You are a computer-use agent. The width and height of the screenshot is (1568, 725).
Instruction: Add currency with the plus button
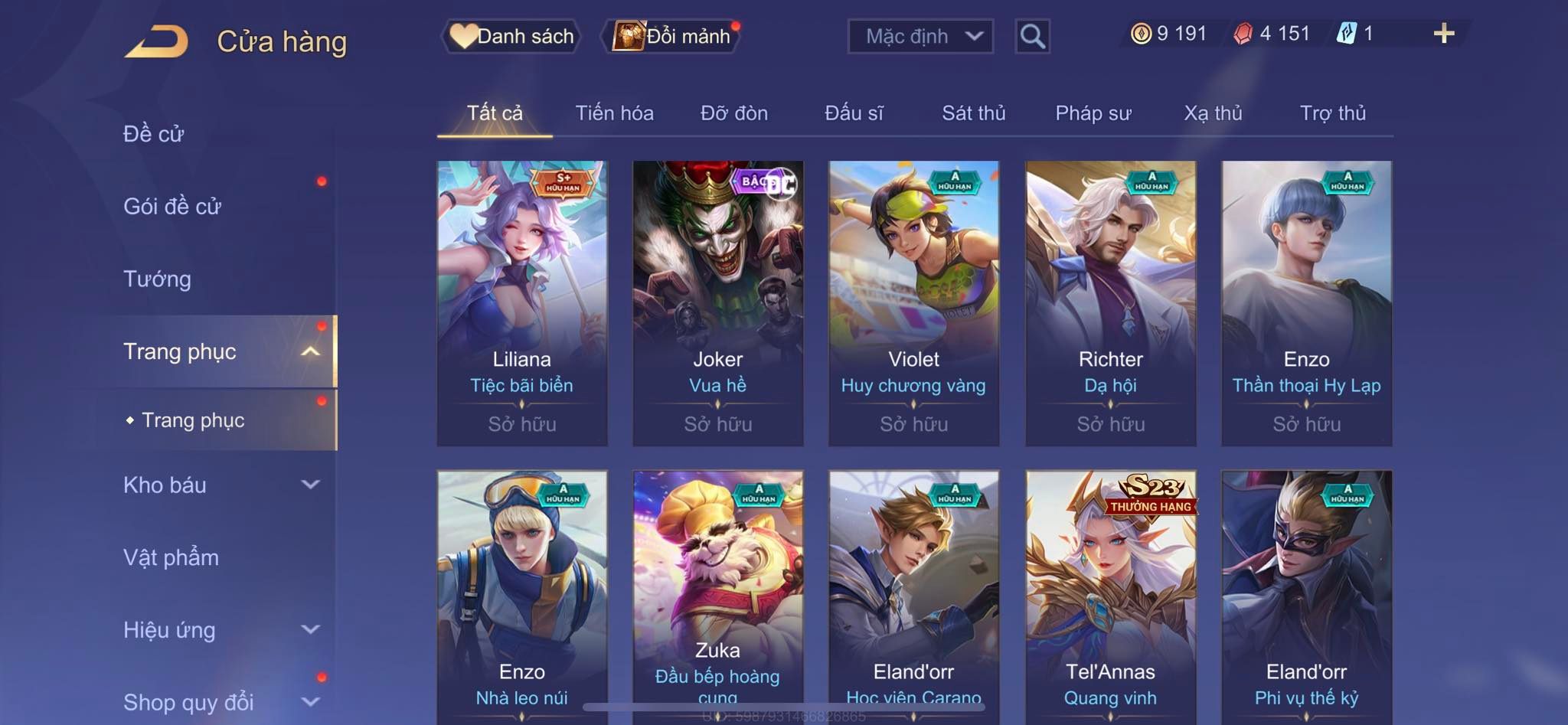[1443, 34]
